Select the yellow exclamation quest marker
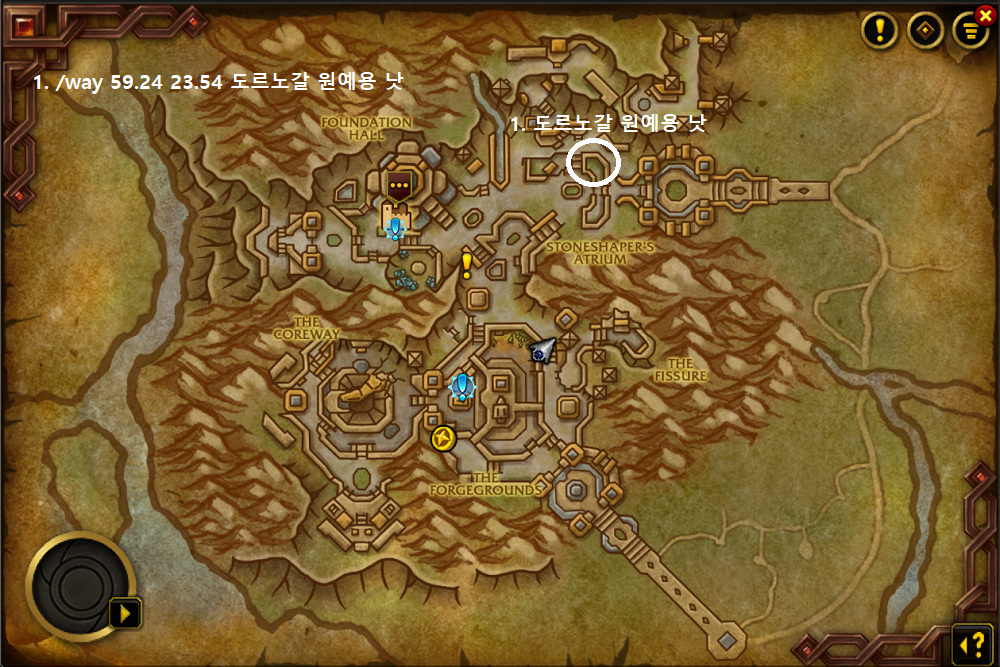The image size is (1000, 667). click(x=466, y=264)
